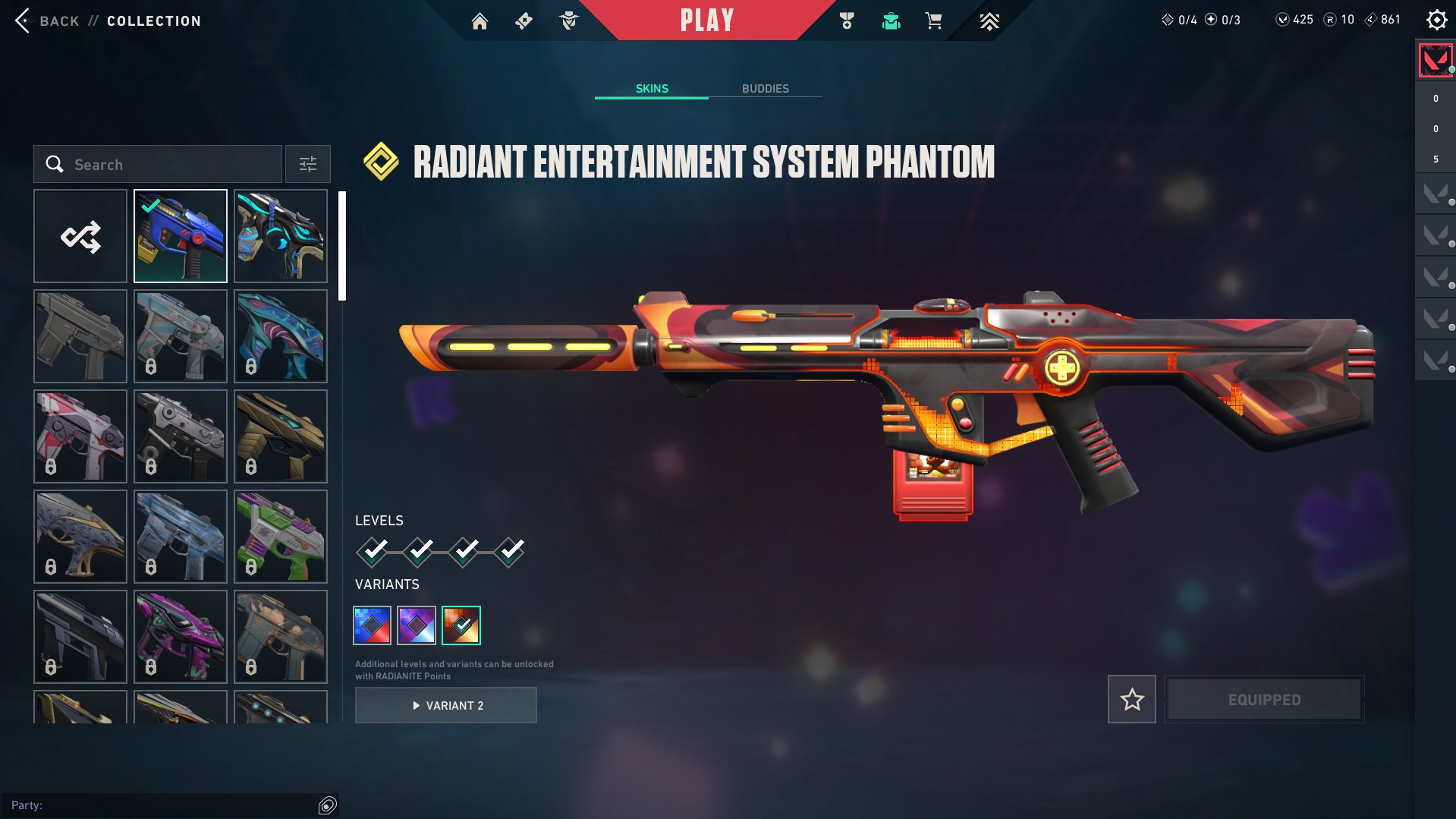Switch to the Skins tab
The image size is (1456, 819).
(651, 88)
